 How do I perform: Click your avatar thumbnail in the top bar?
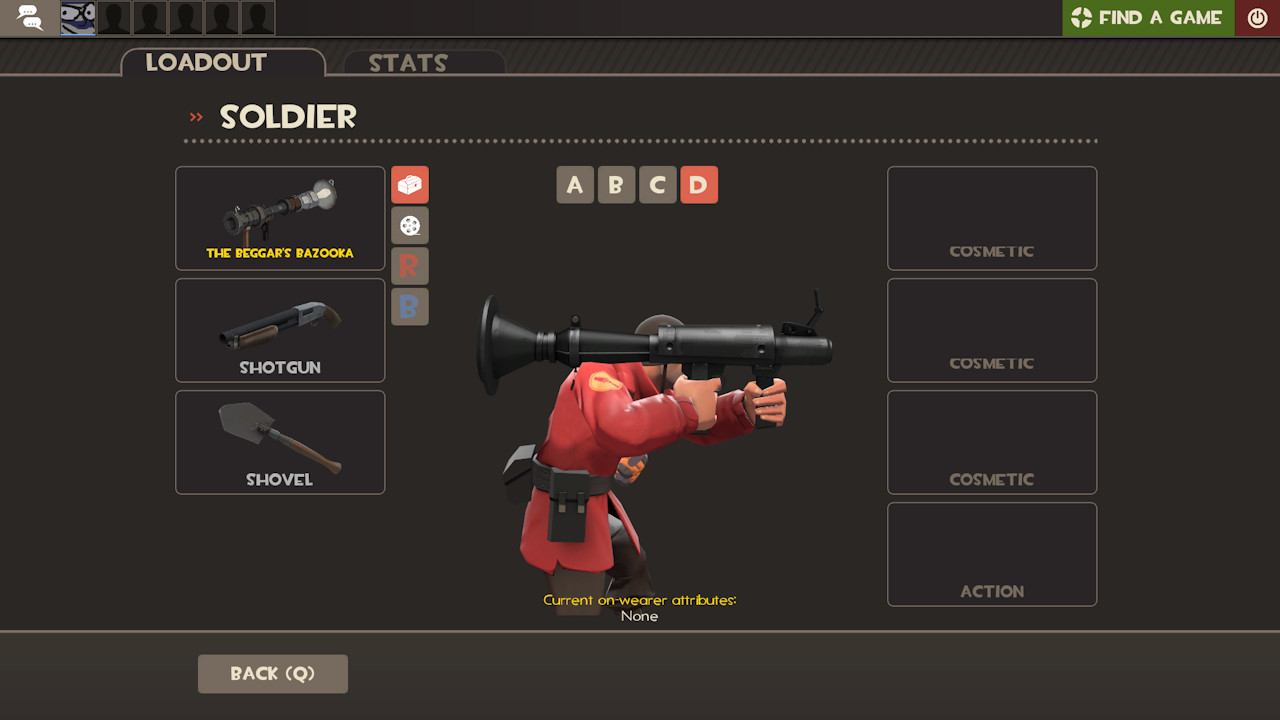click(75, 17)
